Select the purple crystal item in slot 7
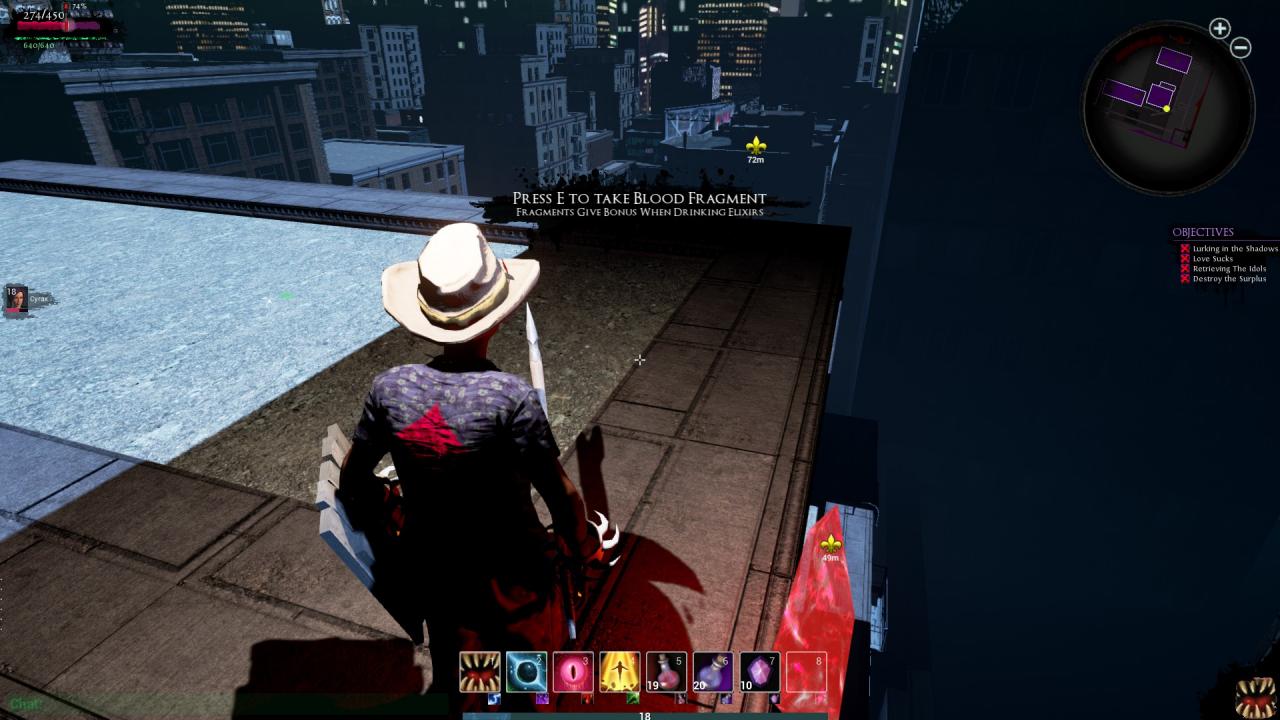This screenshot has width=1280, height=720. [759, 672]
